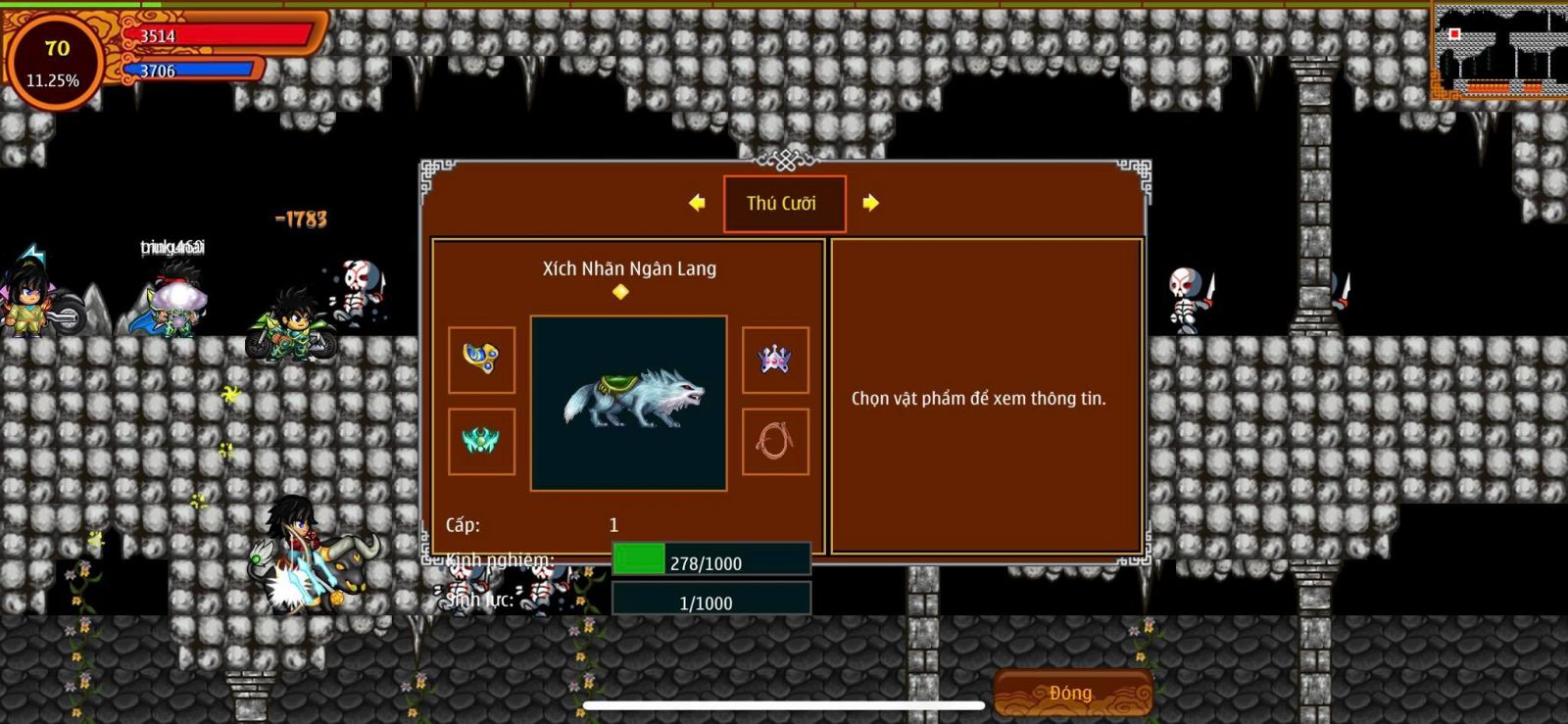Choose the teal winged armor slot
This screenshot has height=724, width=1568.
click(481, 442)
